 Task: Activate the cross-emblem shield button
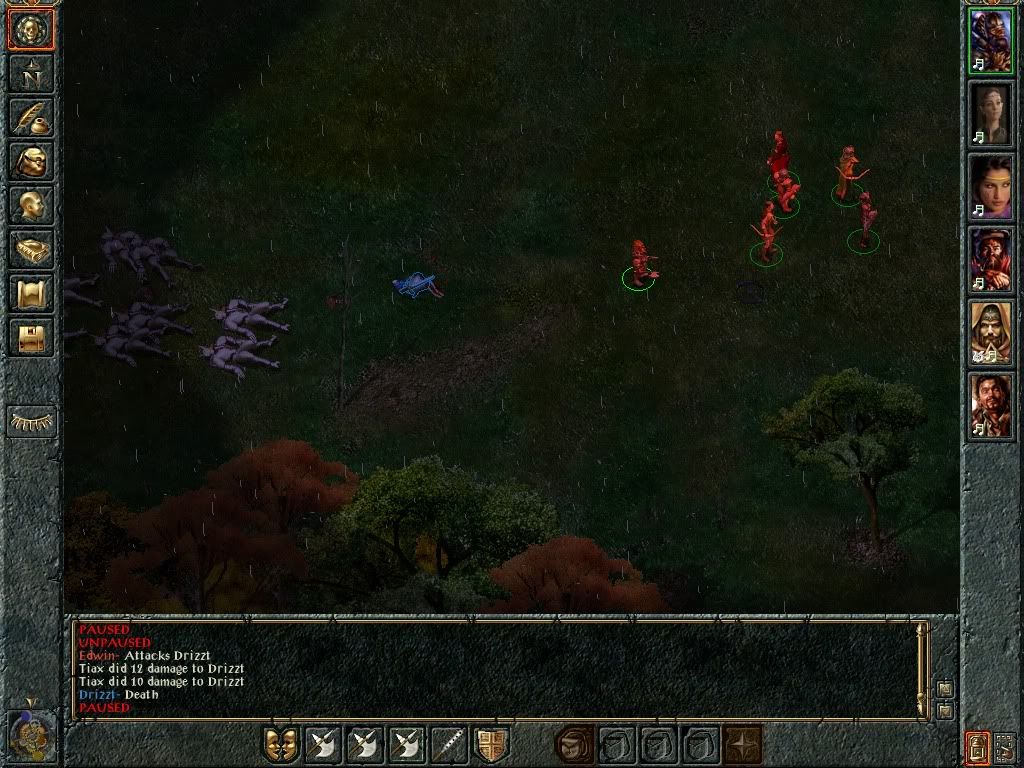(491, 744)
